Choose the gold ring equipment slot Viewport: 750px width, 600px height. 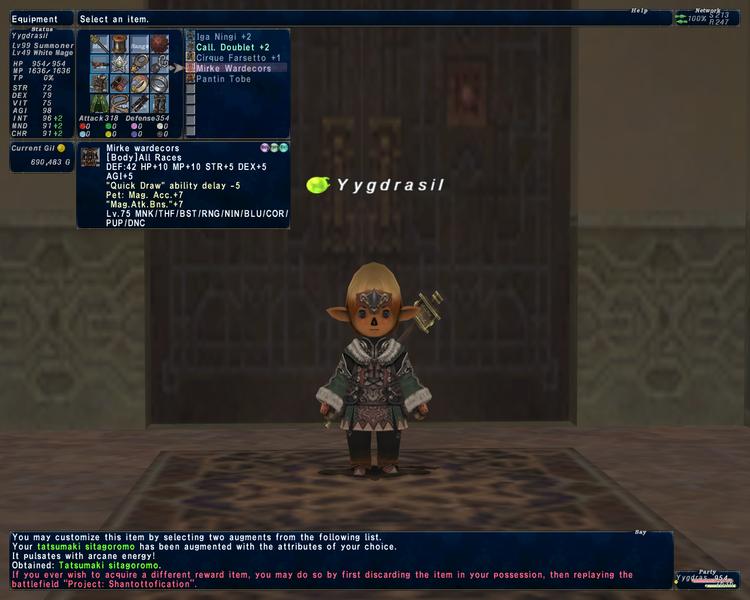(139, 84)
